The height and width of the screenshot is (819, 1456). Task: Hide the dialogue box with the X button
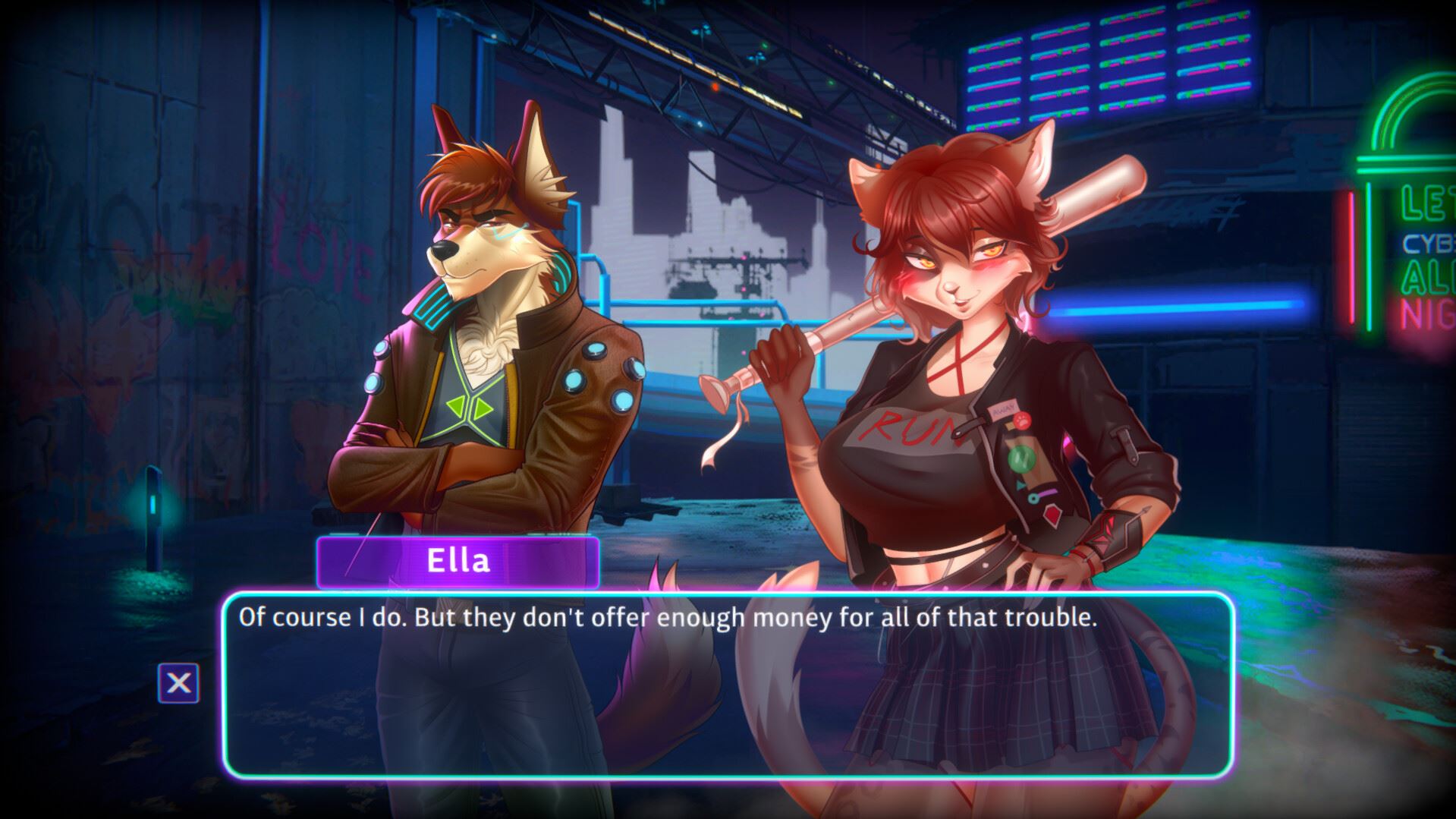178,683
